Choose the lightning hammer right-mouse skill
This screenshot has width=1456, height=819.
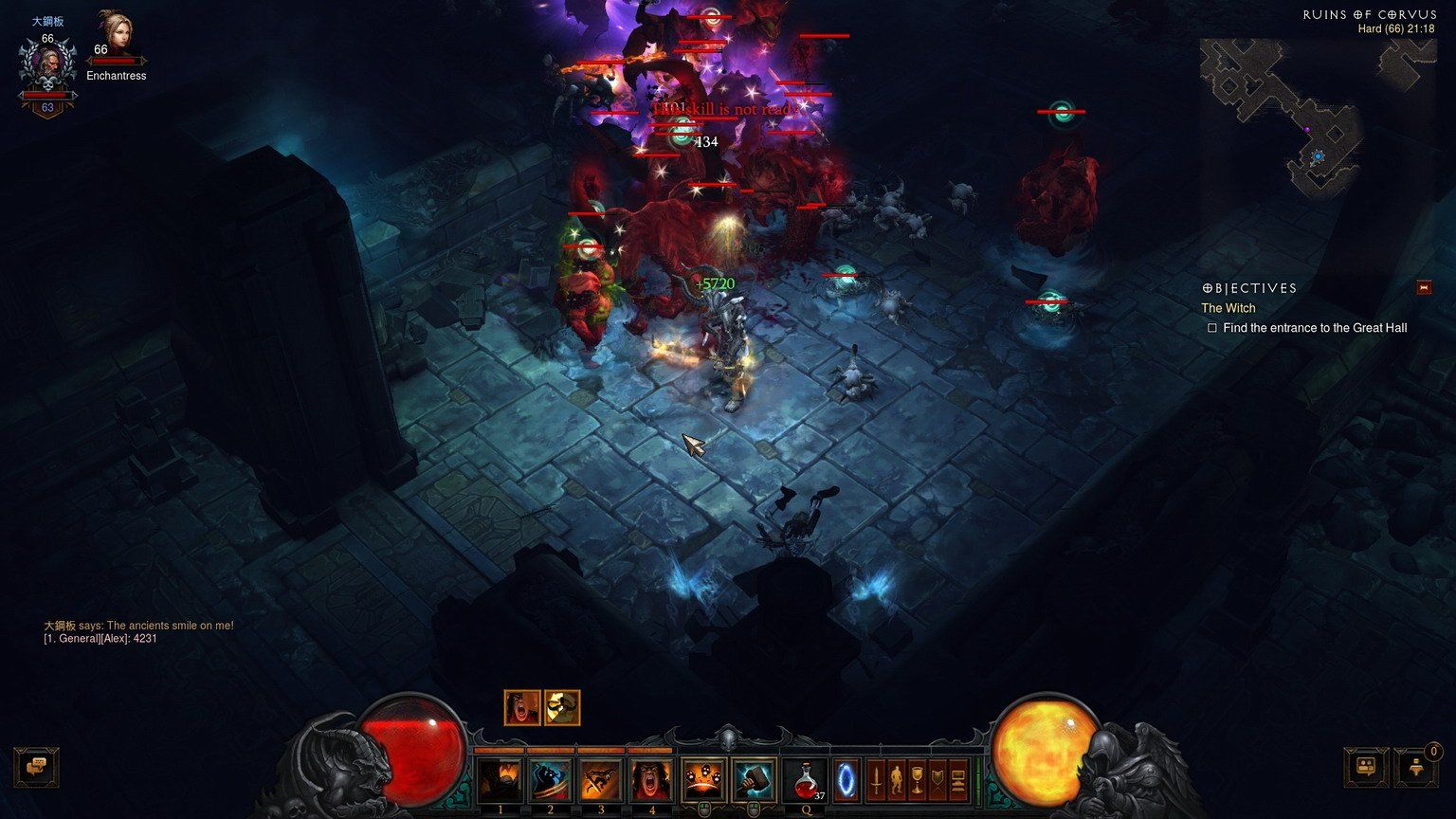(754, 781)
